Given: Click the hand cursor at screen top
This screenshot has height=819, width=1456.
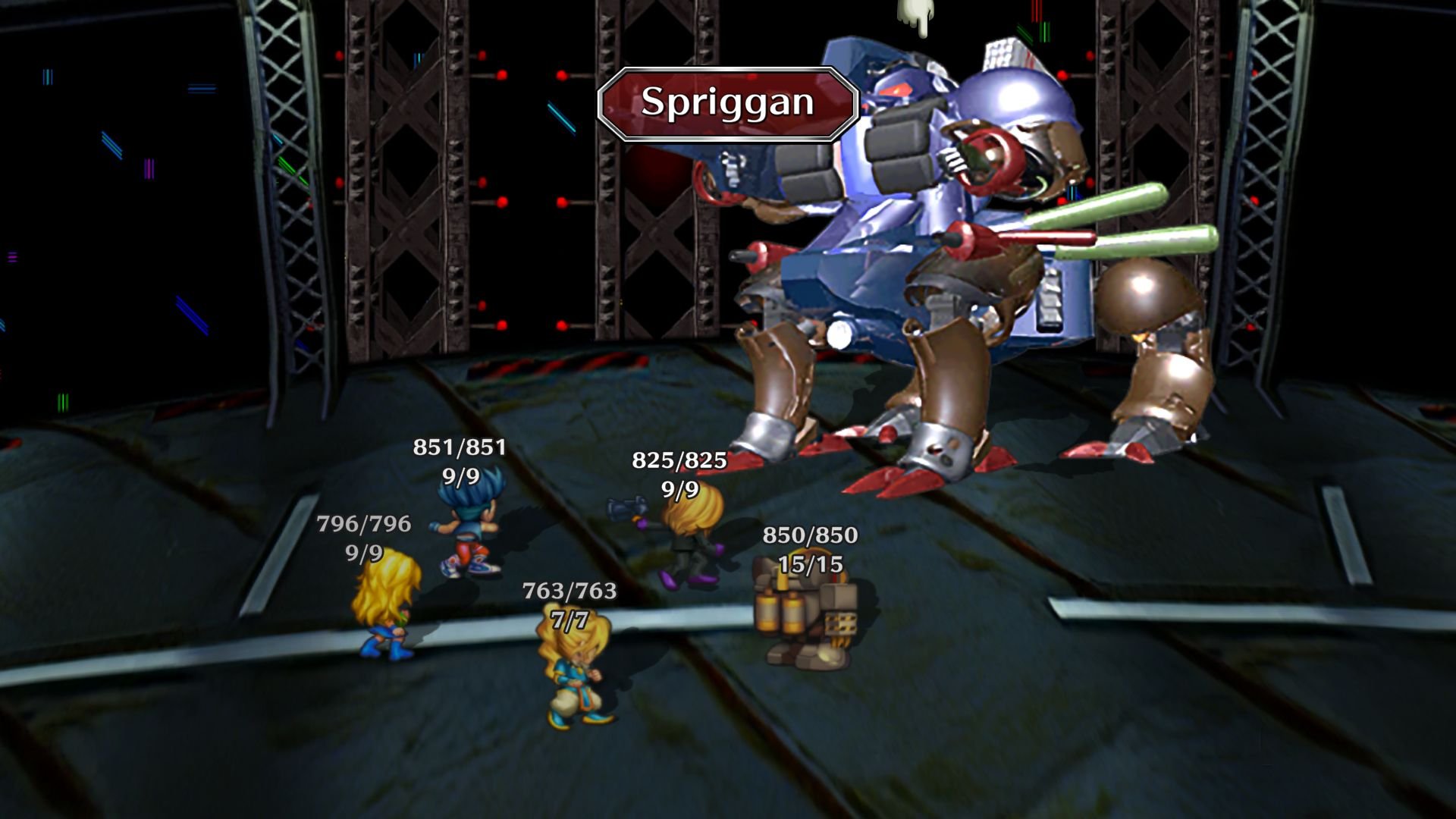Looking at the screenshot, I should click(x=915, y=15).
